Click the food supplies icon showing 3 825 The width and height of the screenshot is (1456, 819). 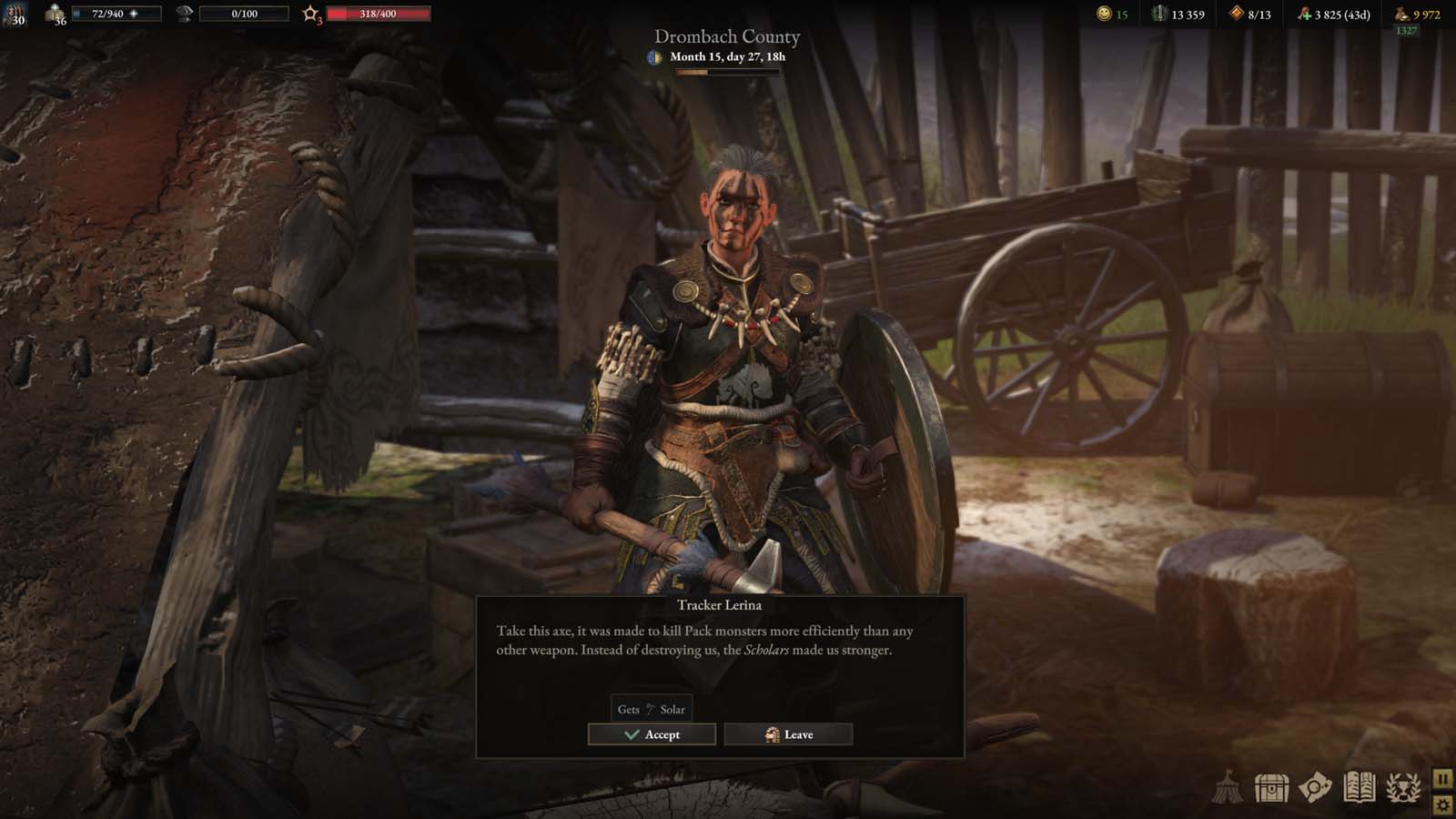tap(1303, 15)
